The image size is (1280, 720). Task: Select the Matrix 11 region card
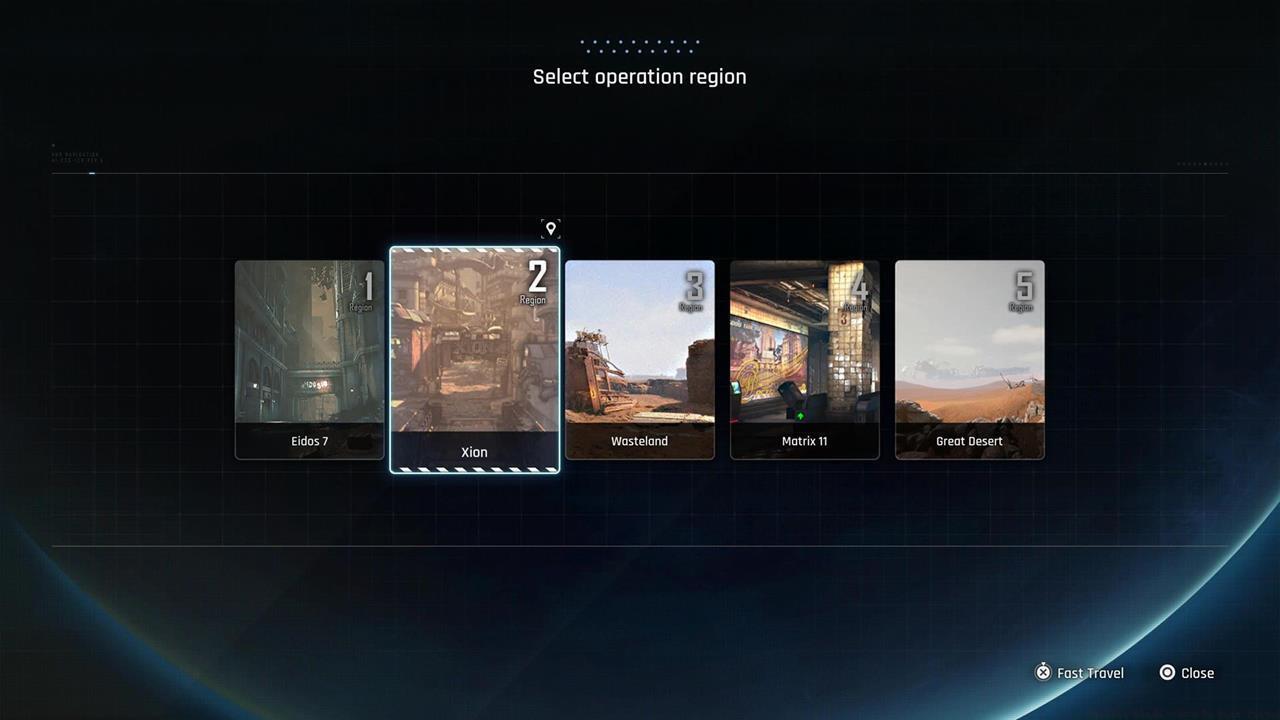(805, 360)
